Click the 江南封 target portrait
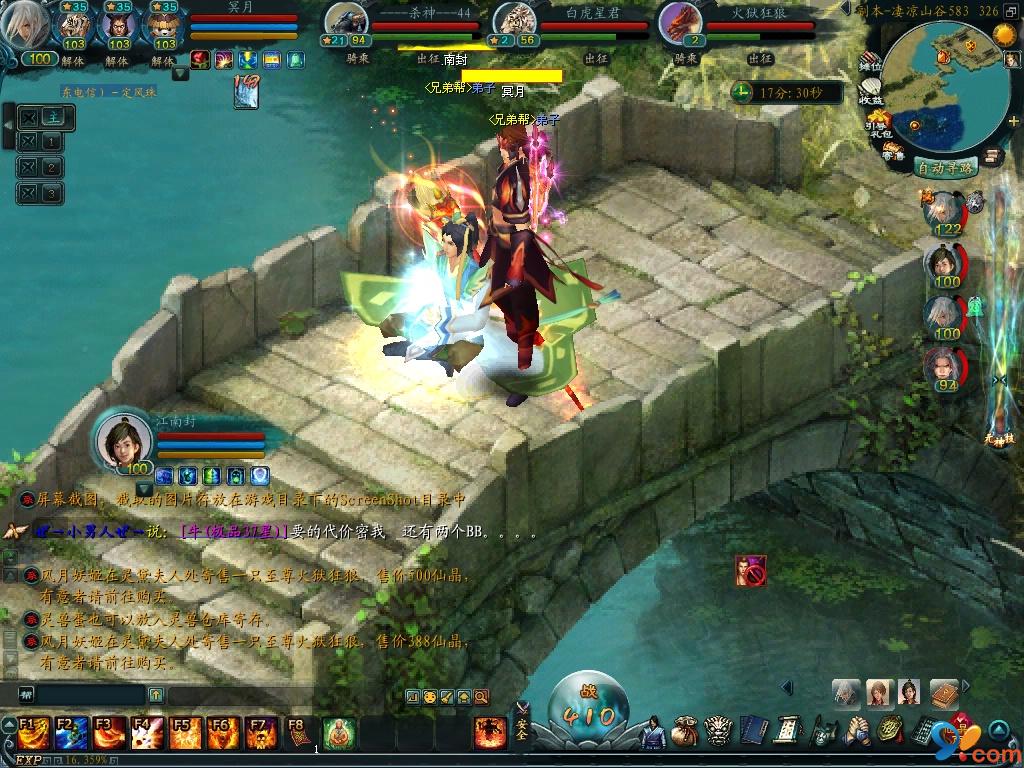This screenshot has width=1024, height=768. [121, 438]
